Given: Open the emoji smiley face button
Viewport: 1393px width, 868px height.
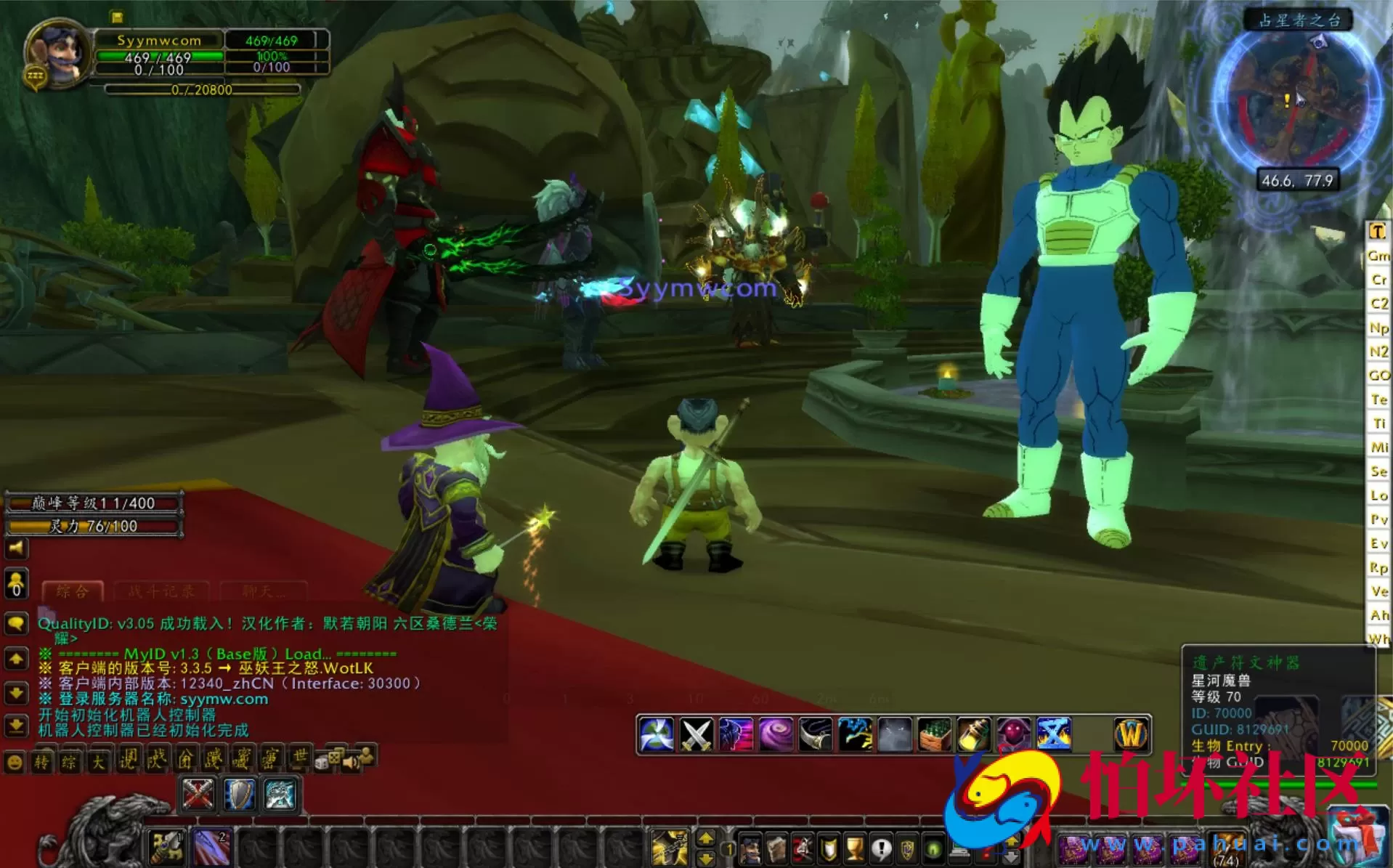Looking at the screenshot, I should click(x=15, y=762).
